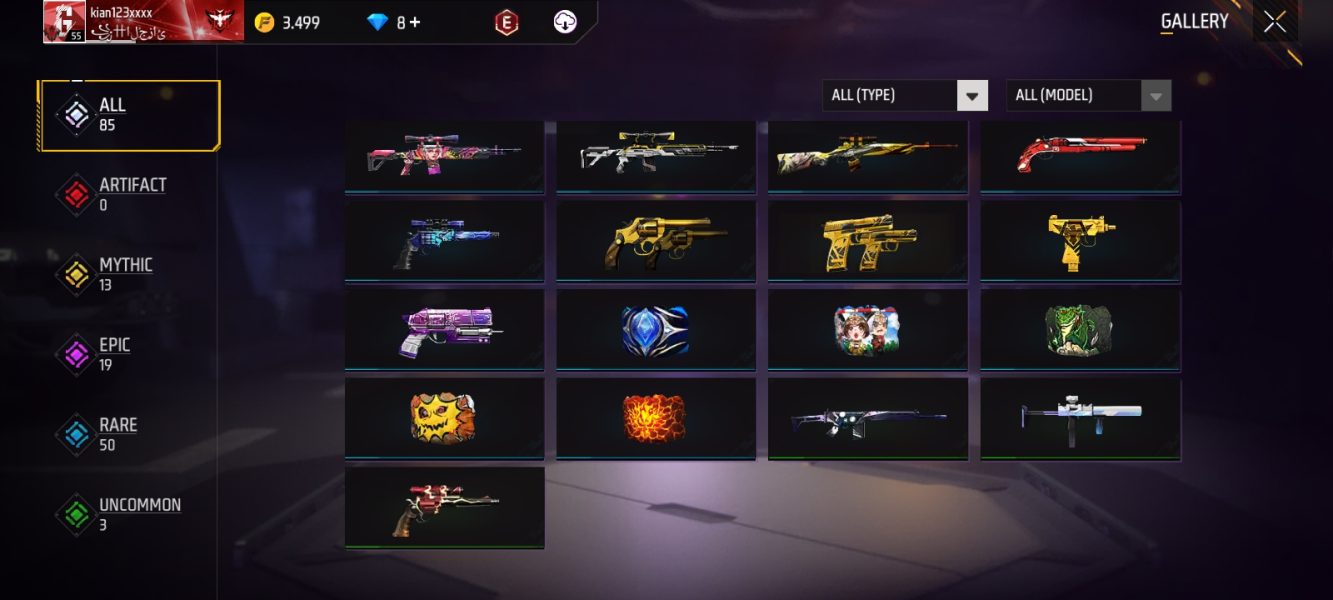Screen dimensions: 1333x600
Task: Choose the golden revolver skin
Action: [656, 241]
